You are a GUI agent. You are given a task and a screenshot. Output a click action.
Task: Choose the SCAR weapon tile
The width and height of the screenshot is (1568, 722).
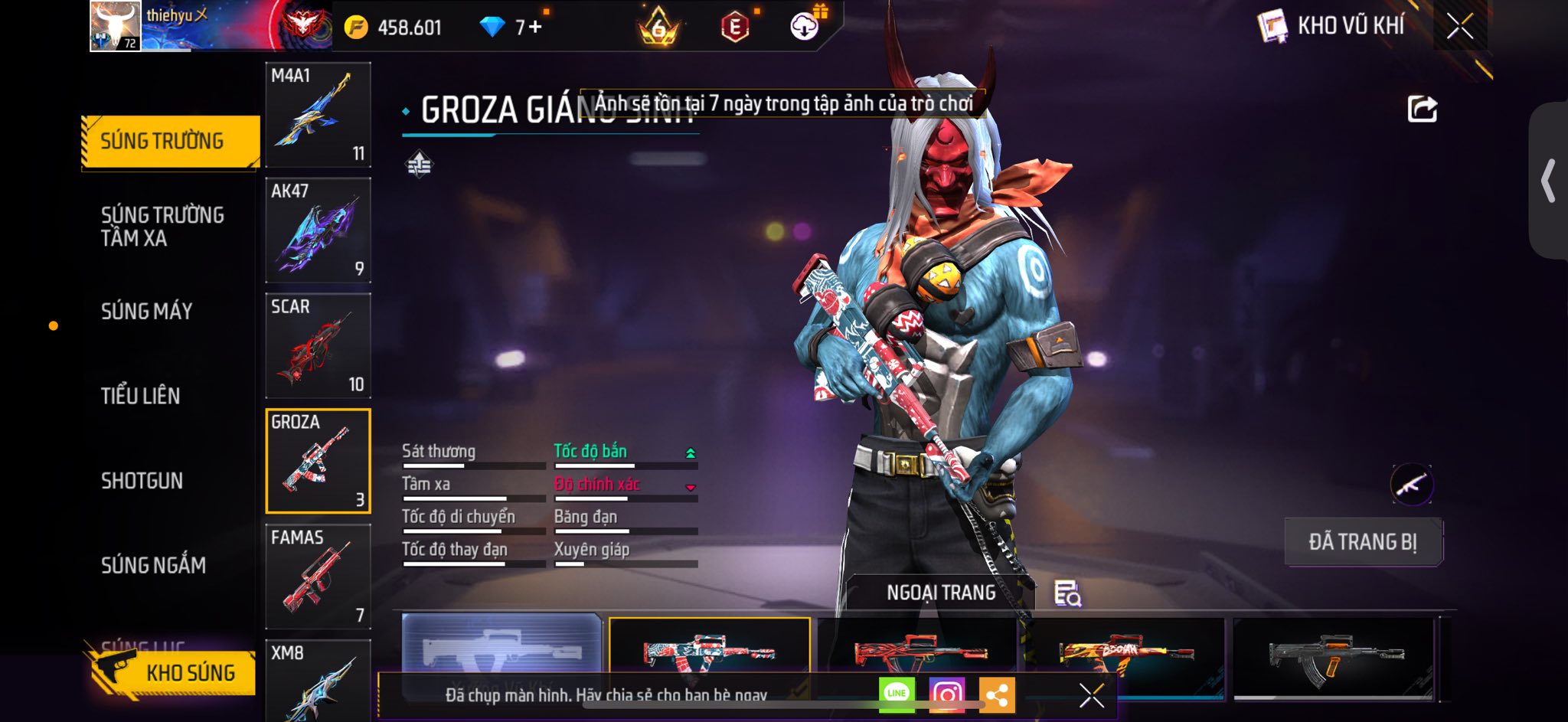(x=318, y=345)
